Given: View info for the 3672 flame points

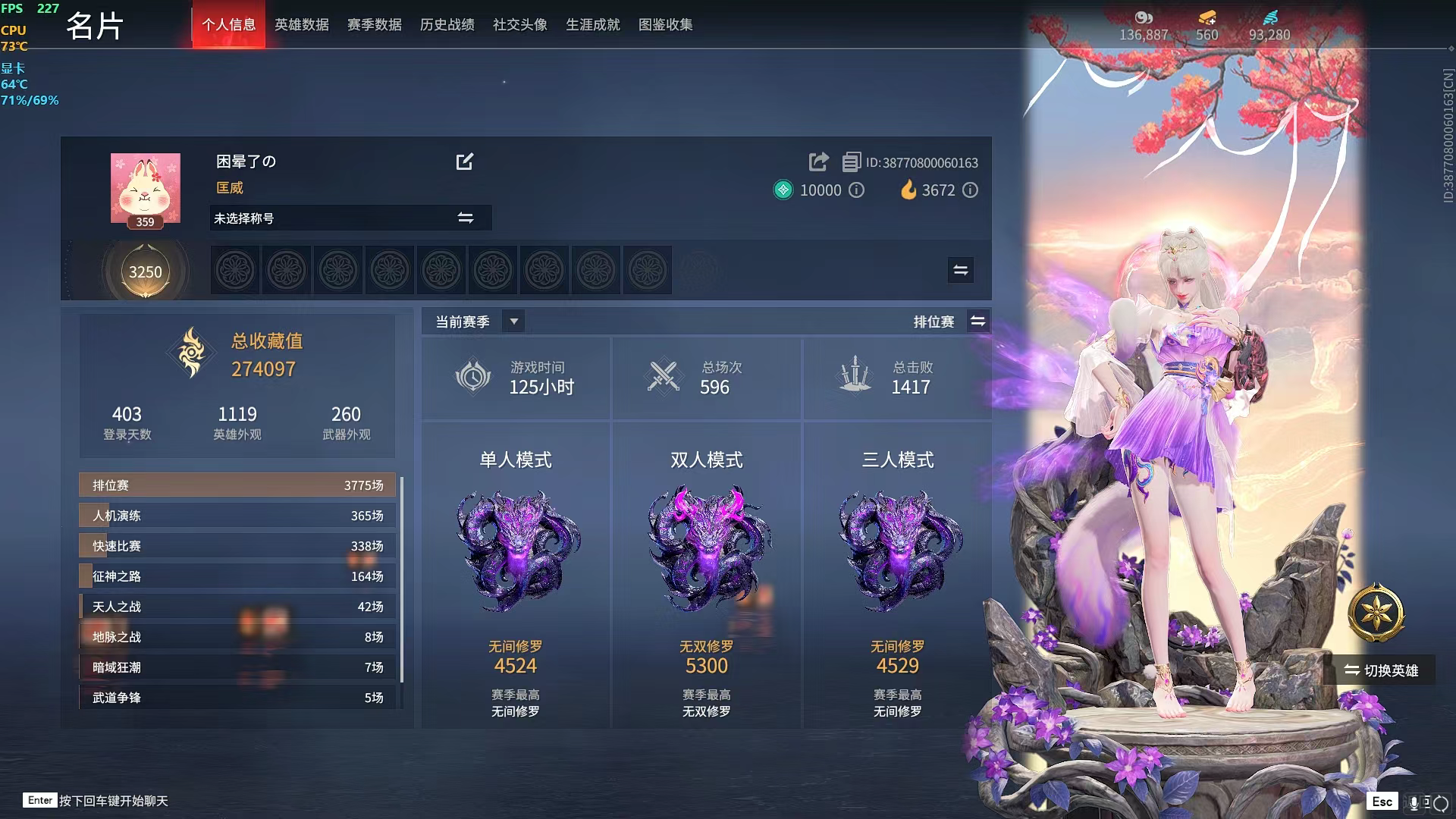Looking at the screenshot, I should pos(971,190).
